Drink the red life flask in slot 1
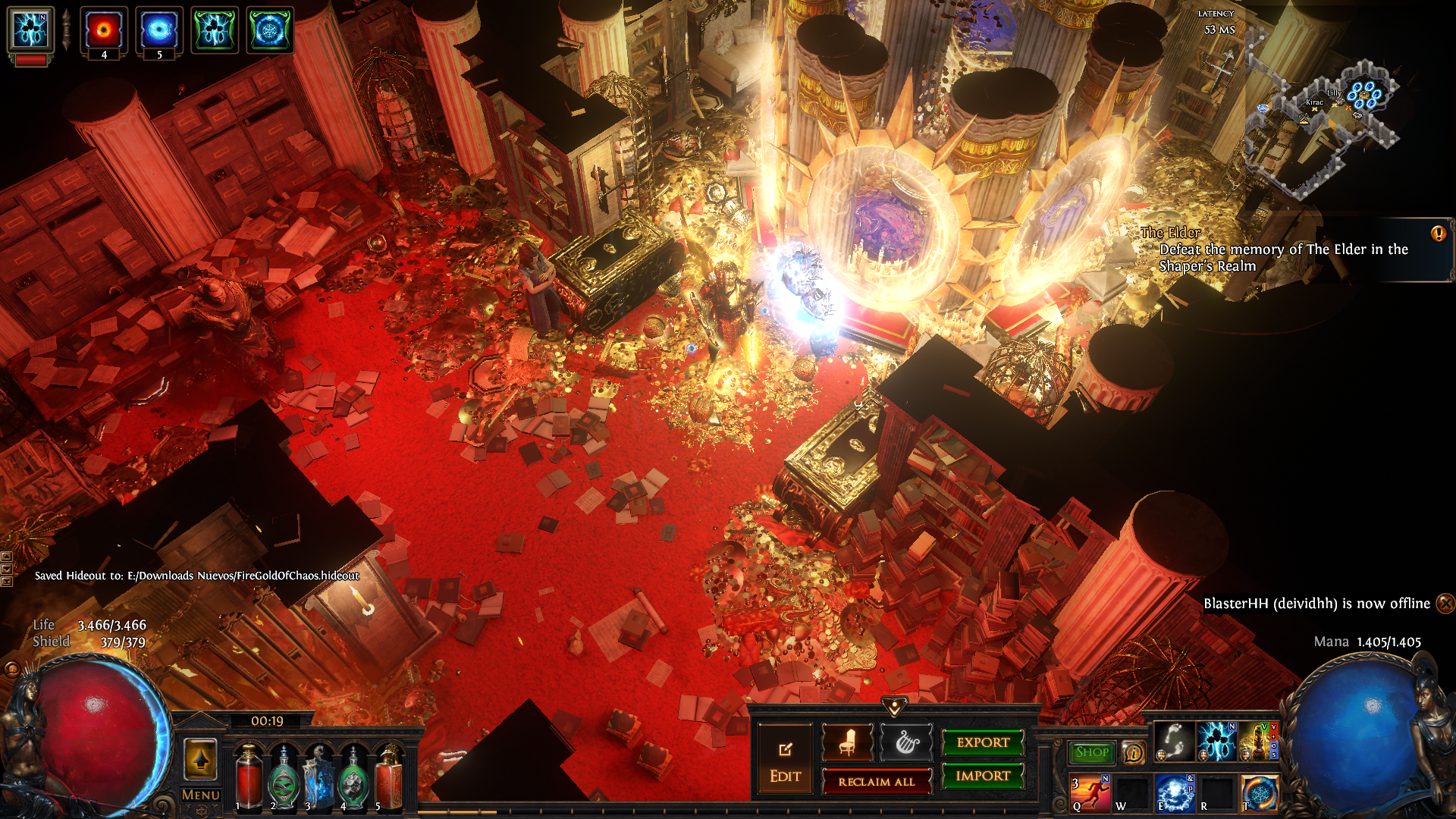 point(248,777)
